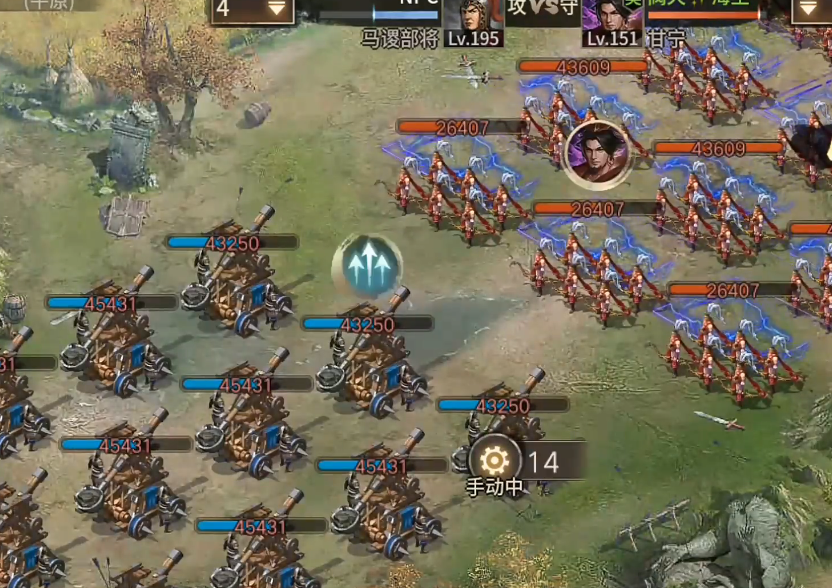View the Lv.195 attacker general portrait
The height and width of the screenshot is (588, 832).
pos(472,18)
